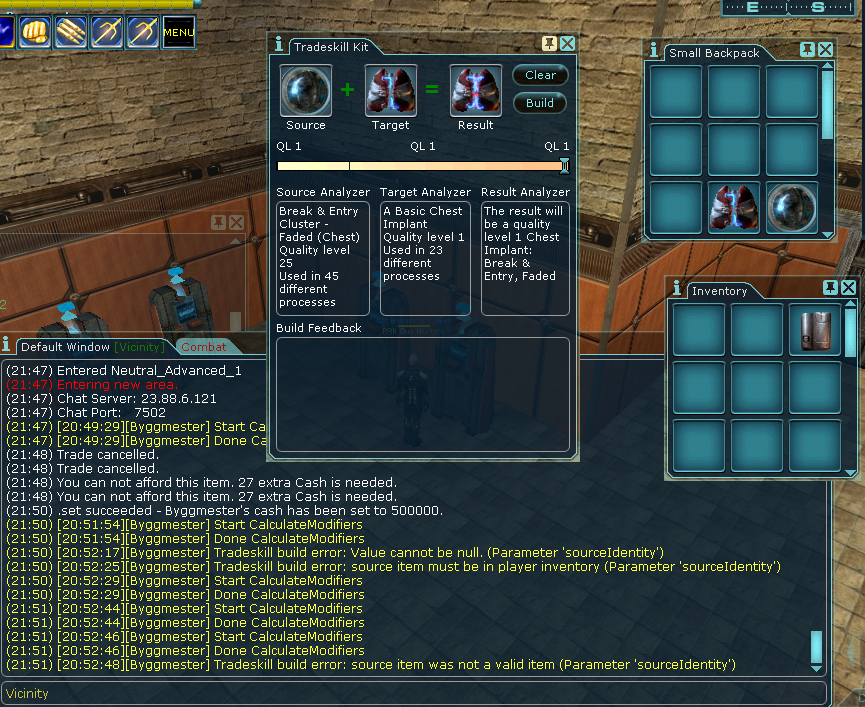
Task: Pick the cluster orb in Small Backpack
Action: [x=792, y=208]
